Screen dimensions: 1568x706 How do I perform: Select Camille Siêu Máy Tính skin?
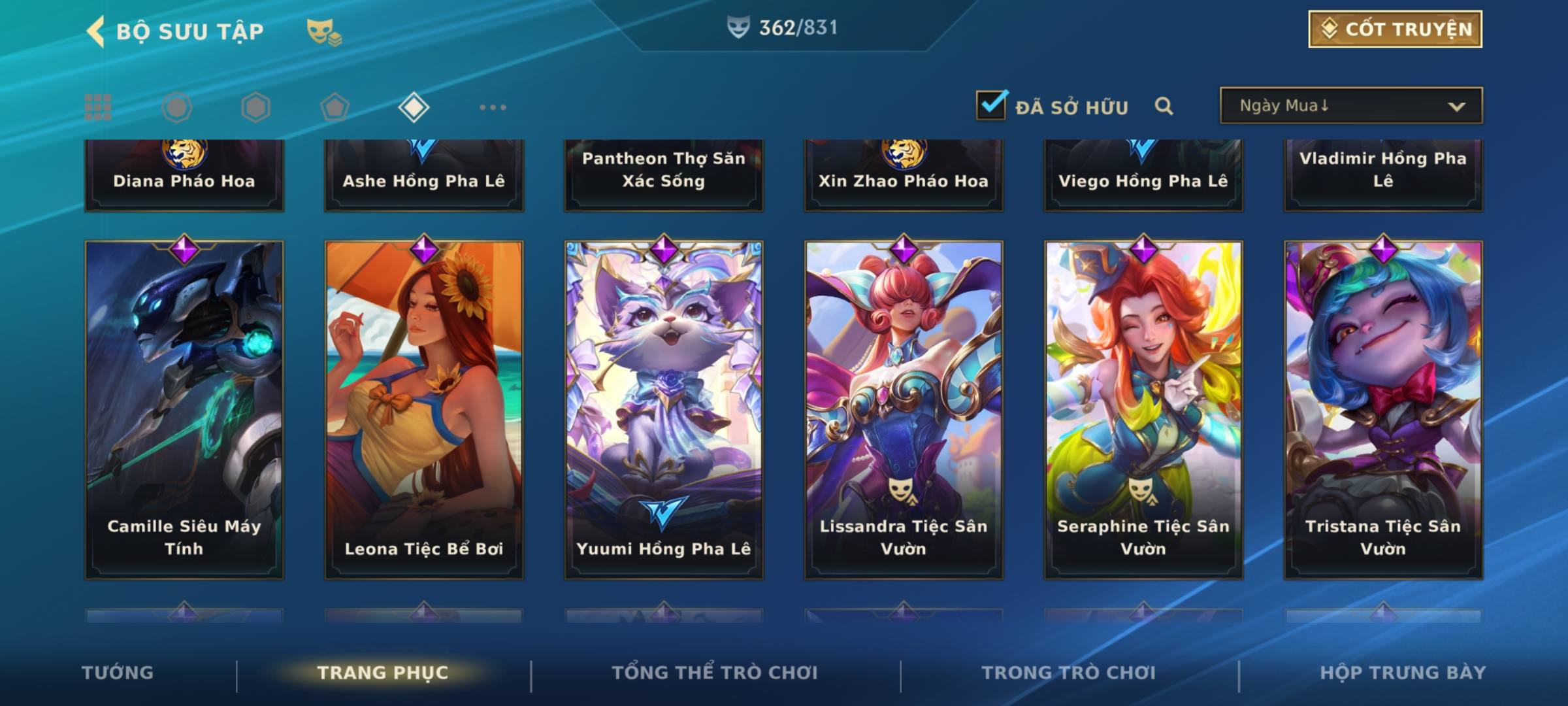point(184,410)
